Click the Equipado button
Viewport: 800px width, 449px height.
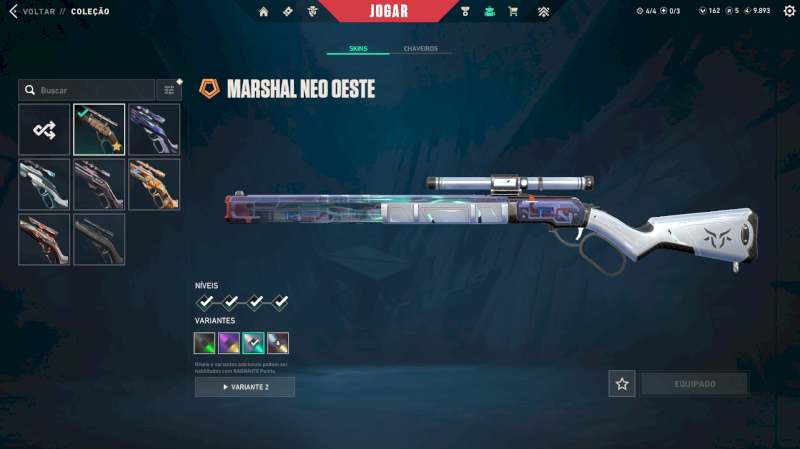(x=694, y=384)
